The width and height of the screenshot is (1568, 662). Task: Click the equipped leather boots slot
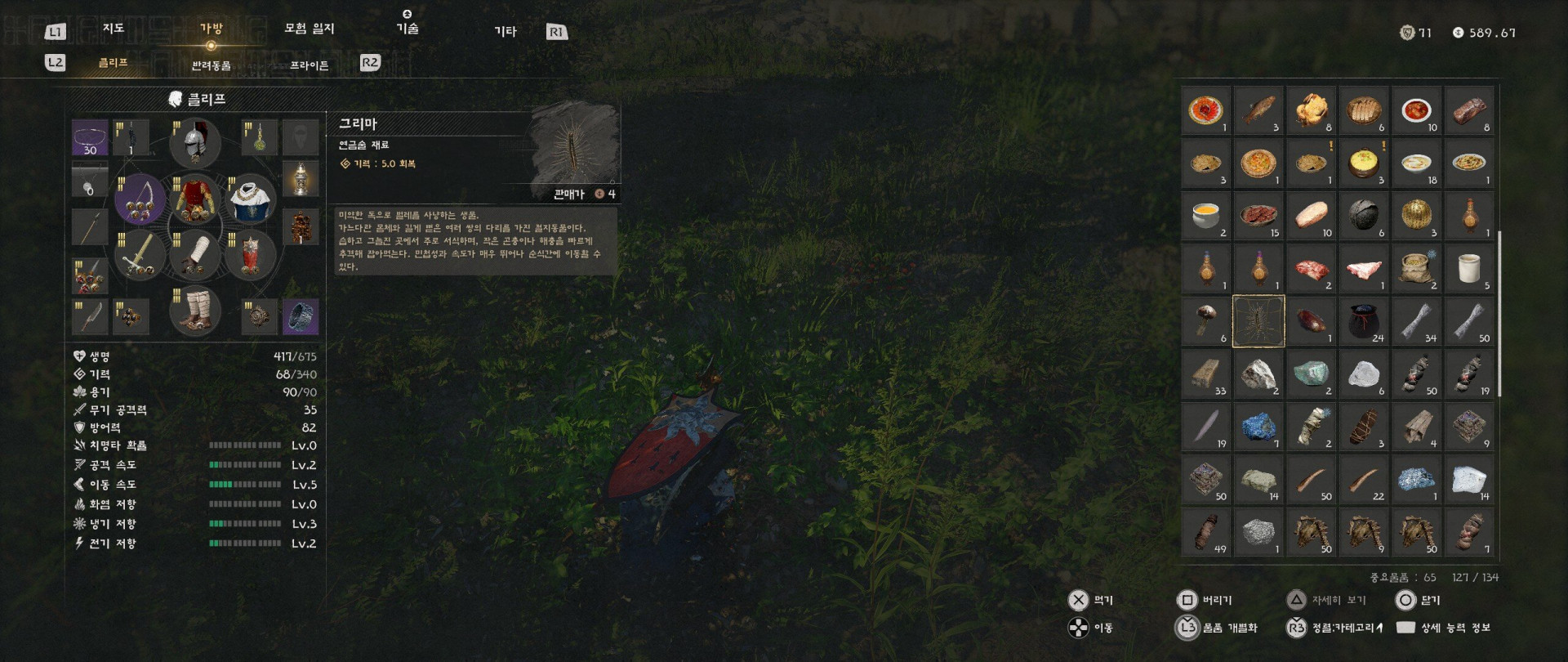pyautogui.click(x=194, y=311)
